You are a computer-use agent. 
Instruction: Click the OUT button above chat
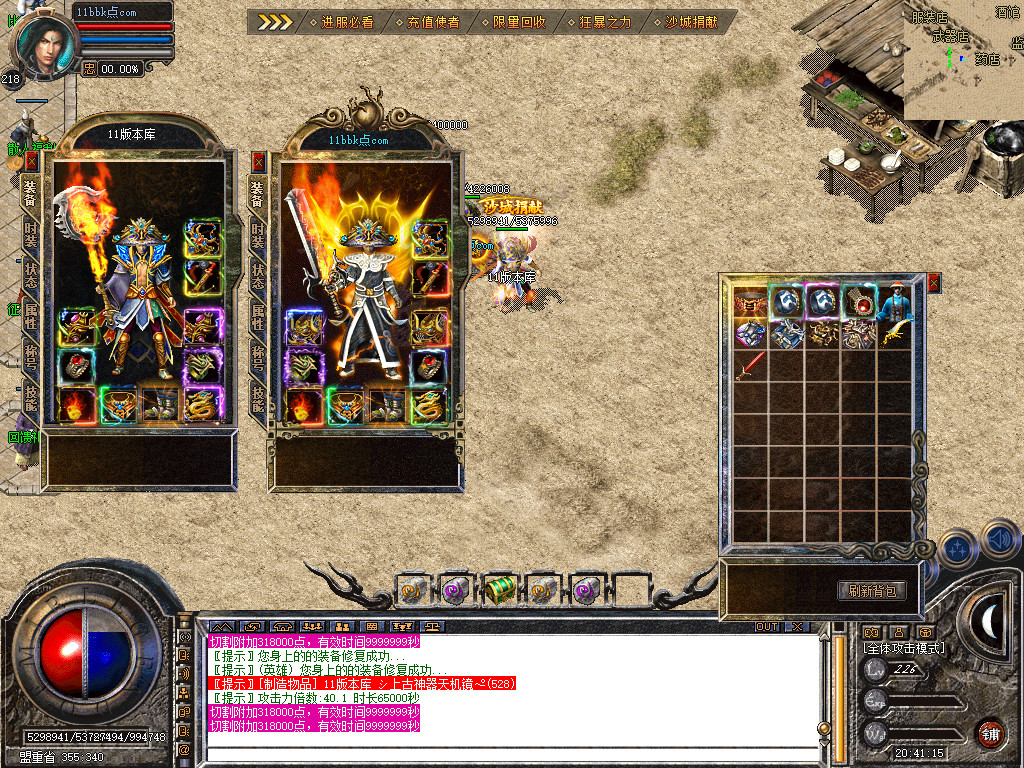coord(766,627)
